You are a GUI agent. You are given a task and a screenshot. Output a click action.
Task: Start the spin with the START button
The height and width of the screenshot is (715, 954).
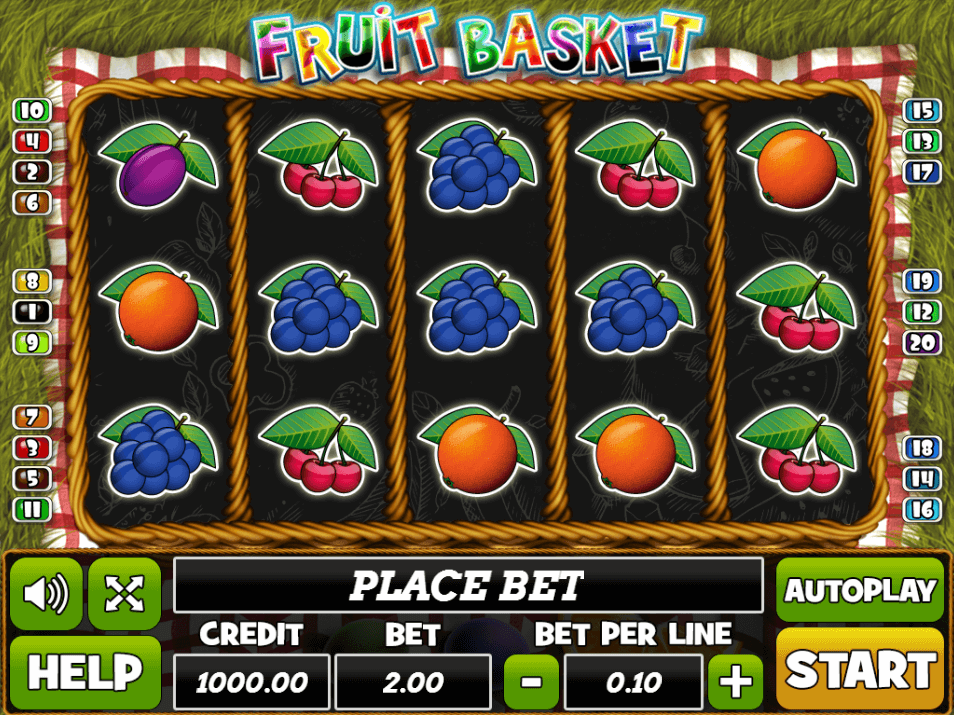[x=859, y=669]
